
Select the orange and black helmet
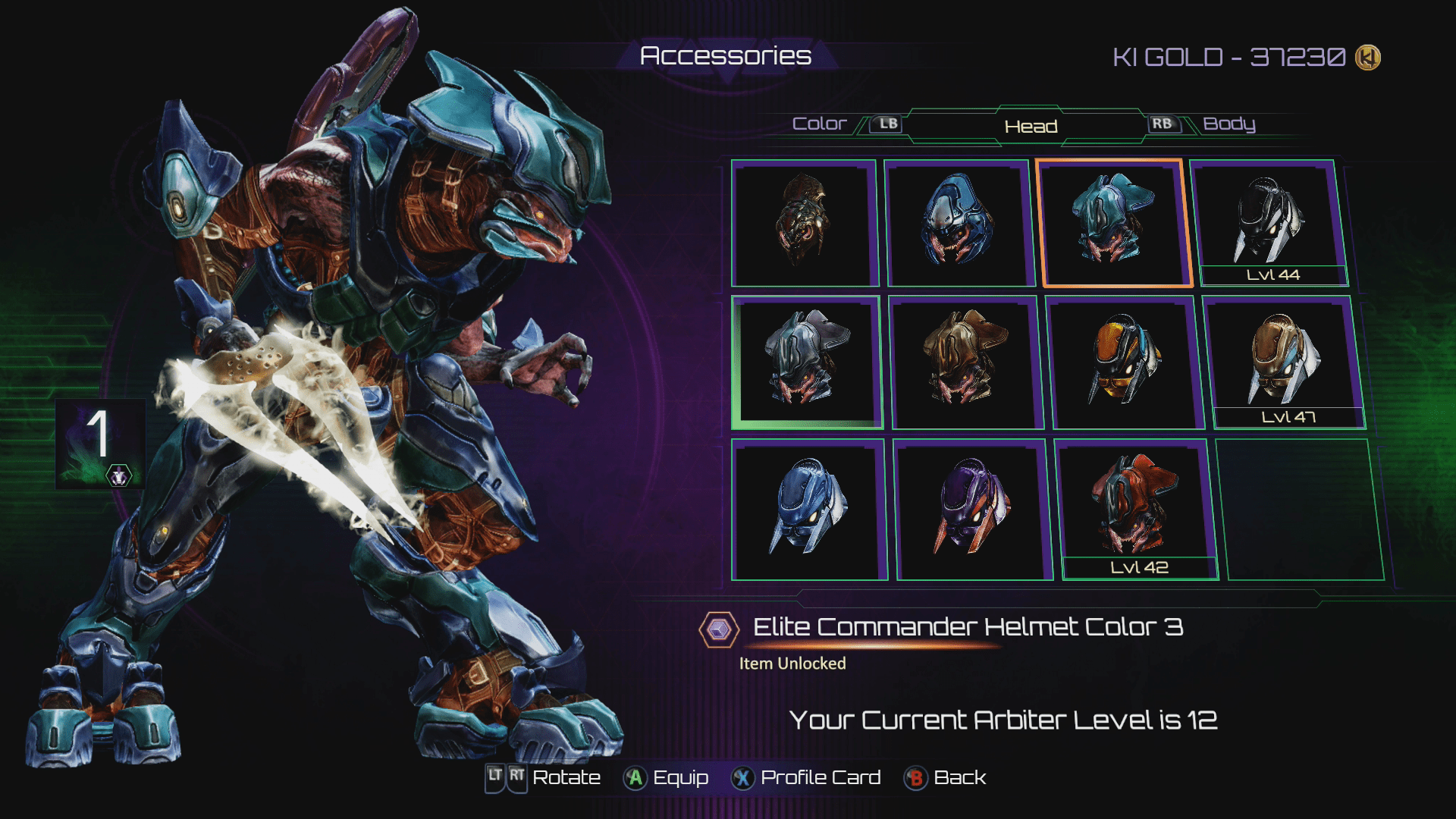[1125, 362]
